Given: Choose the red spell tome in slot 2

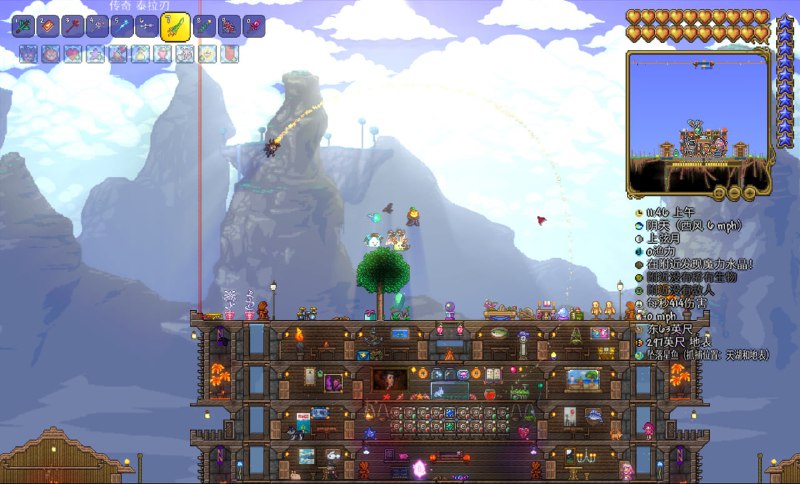Looking at the screenshot, I should pyautogui.click(x=48, y=25).
